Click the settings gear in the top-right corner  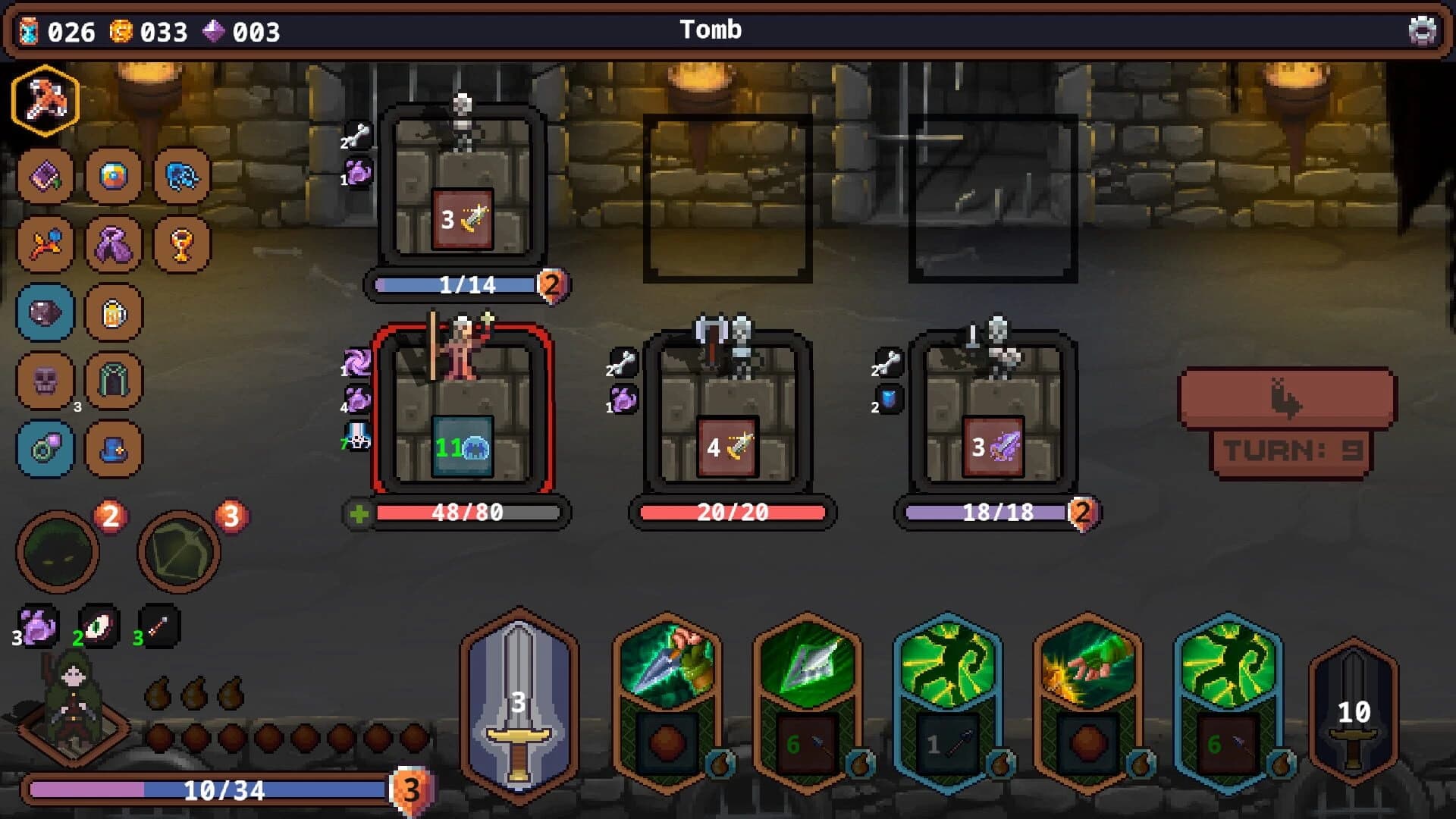click(1424, 31)
